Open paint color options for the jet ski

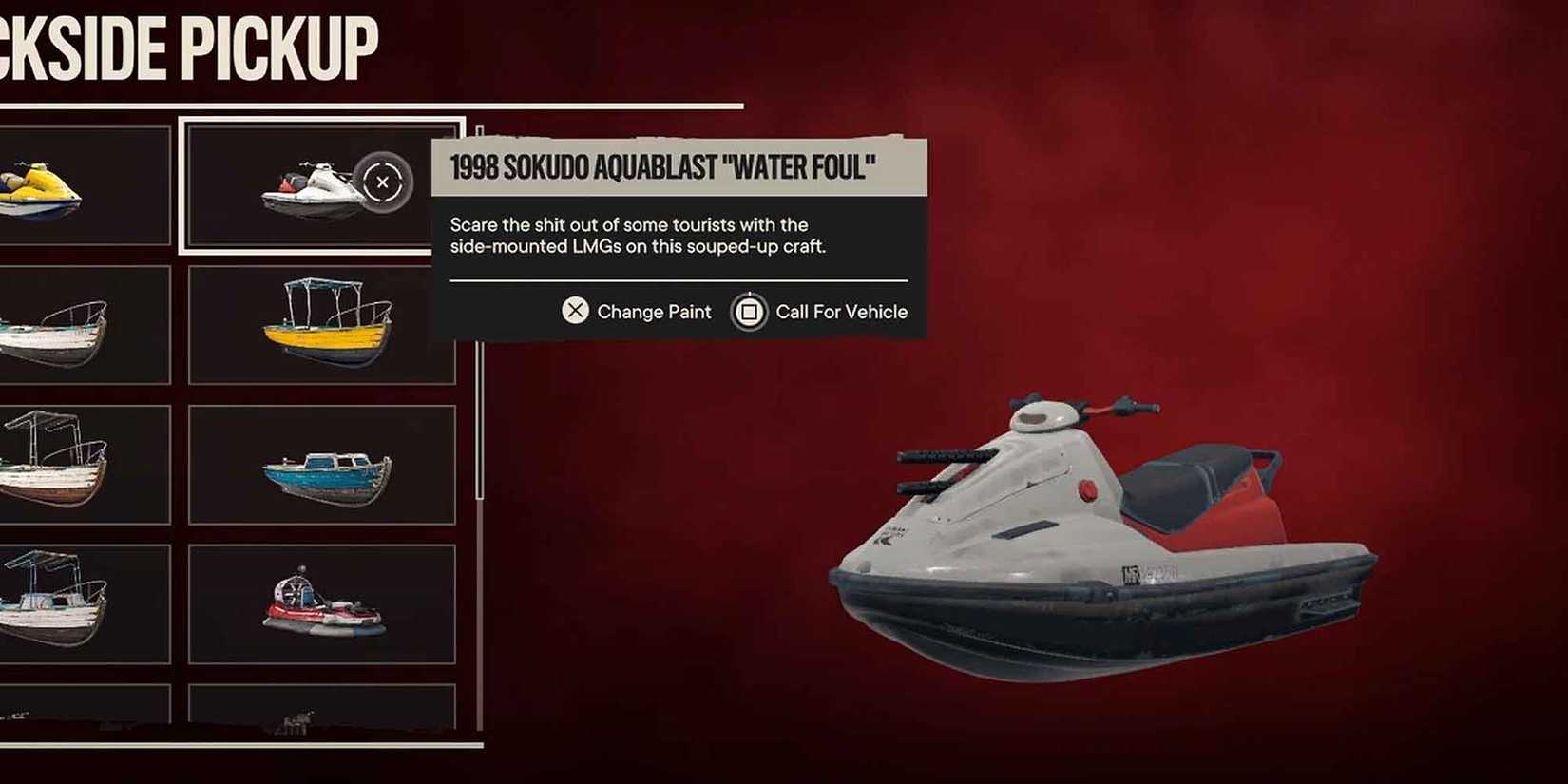pyautogui.click(x=635, y=311)
